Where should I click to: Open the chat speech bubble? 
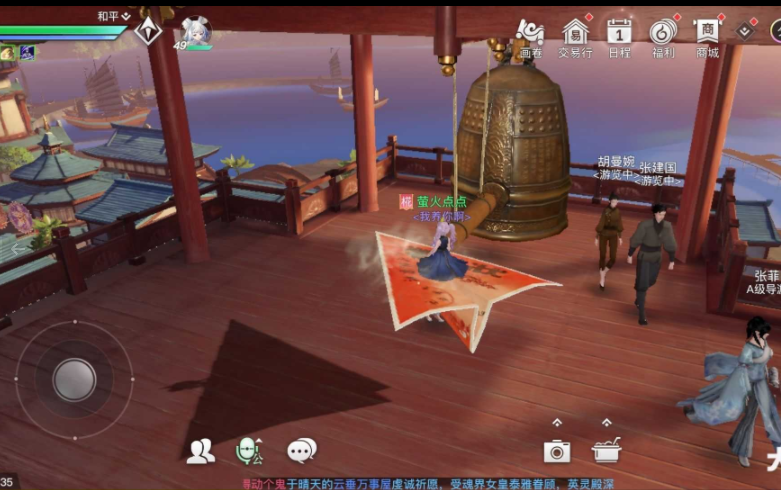pyautogui.click(x=301, y=451)
